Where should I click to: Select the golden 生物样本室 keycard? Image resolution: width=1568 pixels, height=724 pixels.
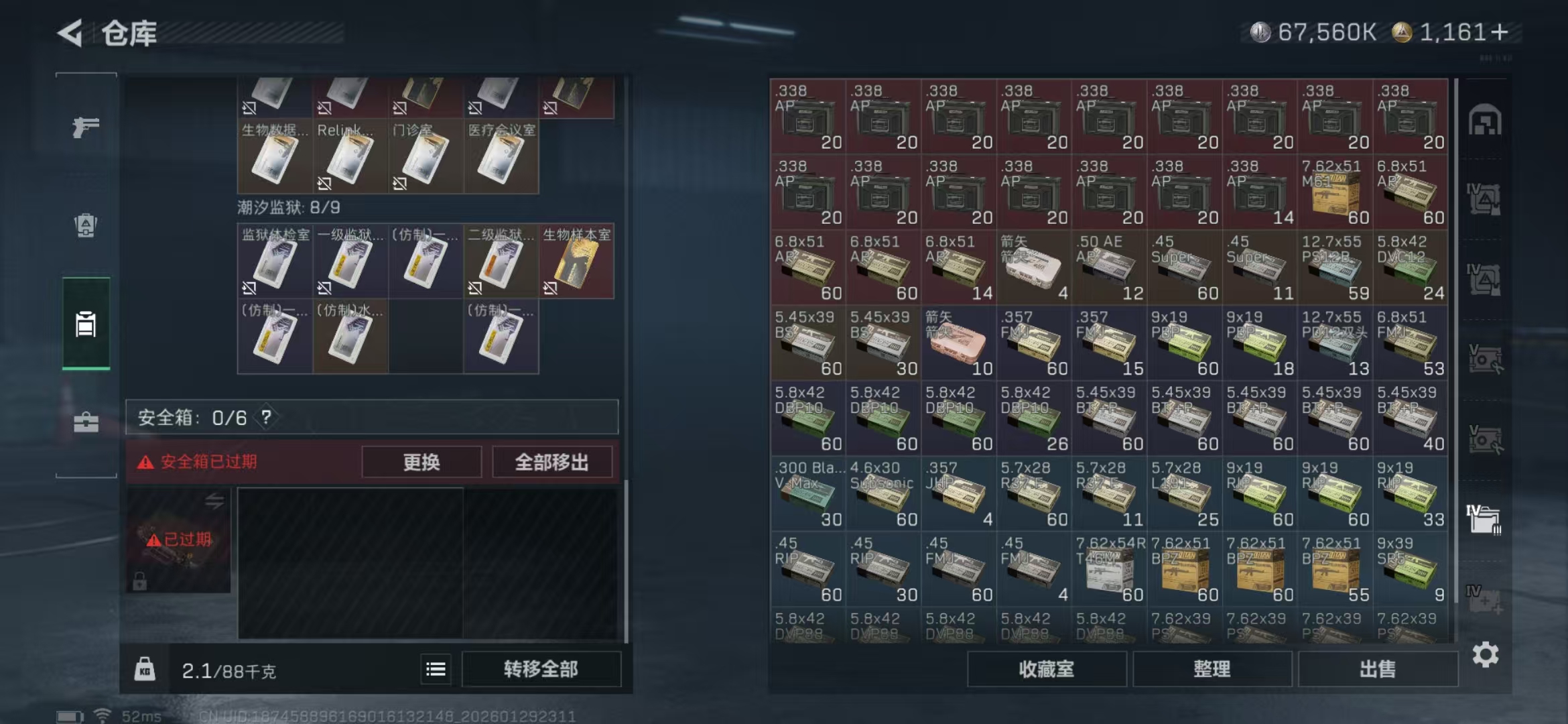[576, 261]
